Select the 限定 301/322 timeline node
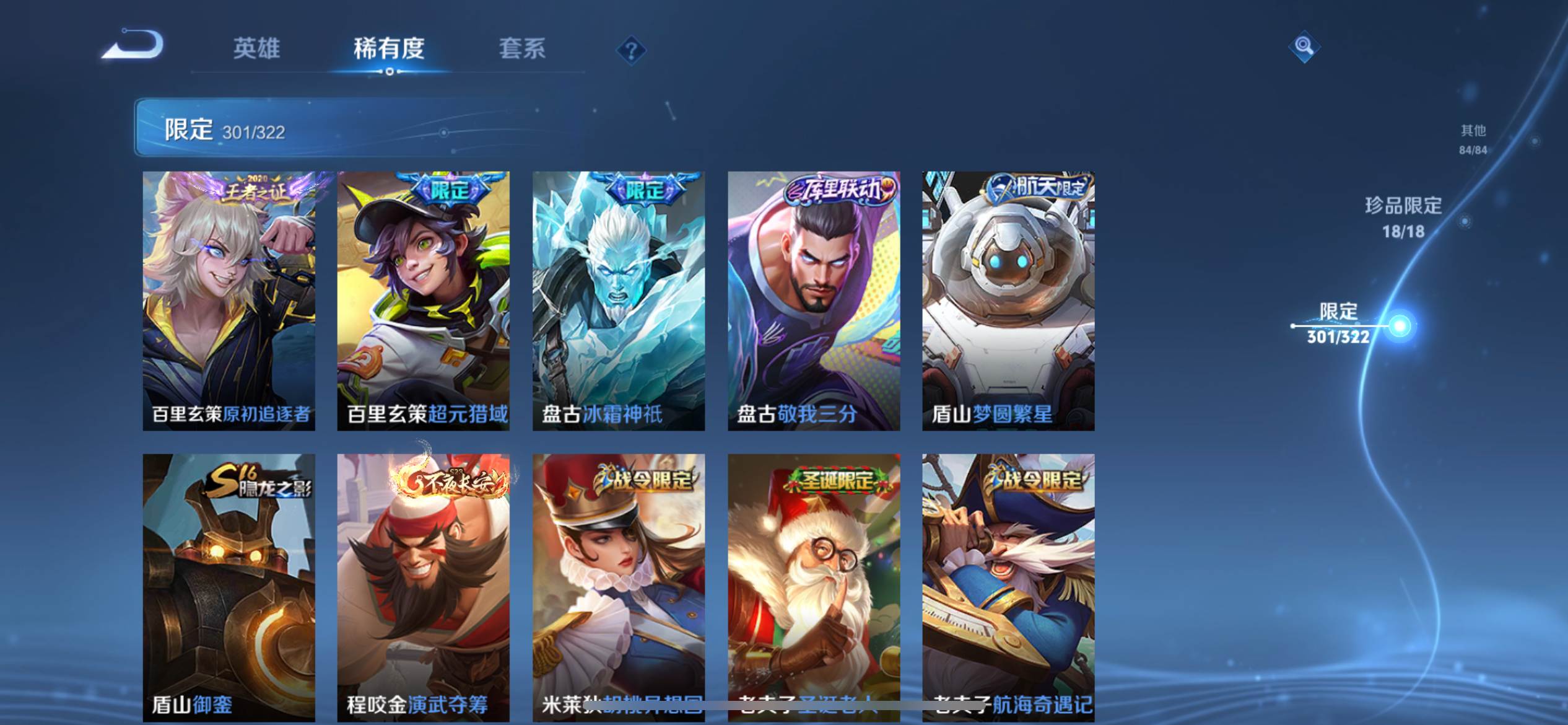The height and width of the screenshot is (725, 1568). tap(1400, 325)
